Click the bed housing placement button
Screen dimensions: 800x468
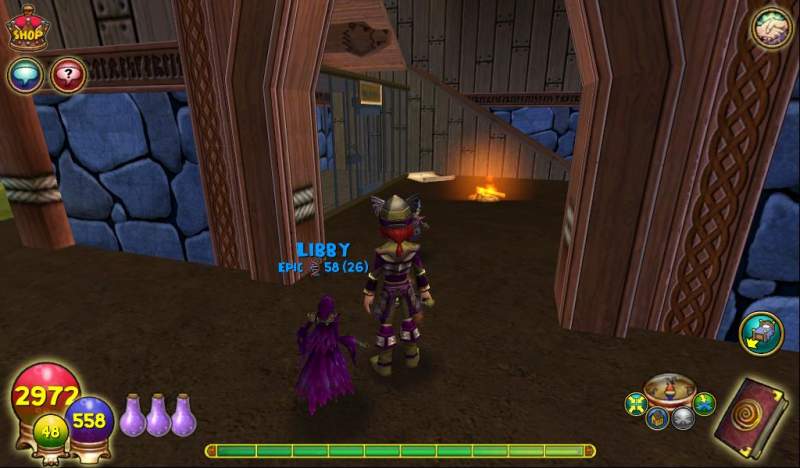coord(760,333)
